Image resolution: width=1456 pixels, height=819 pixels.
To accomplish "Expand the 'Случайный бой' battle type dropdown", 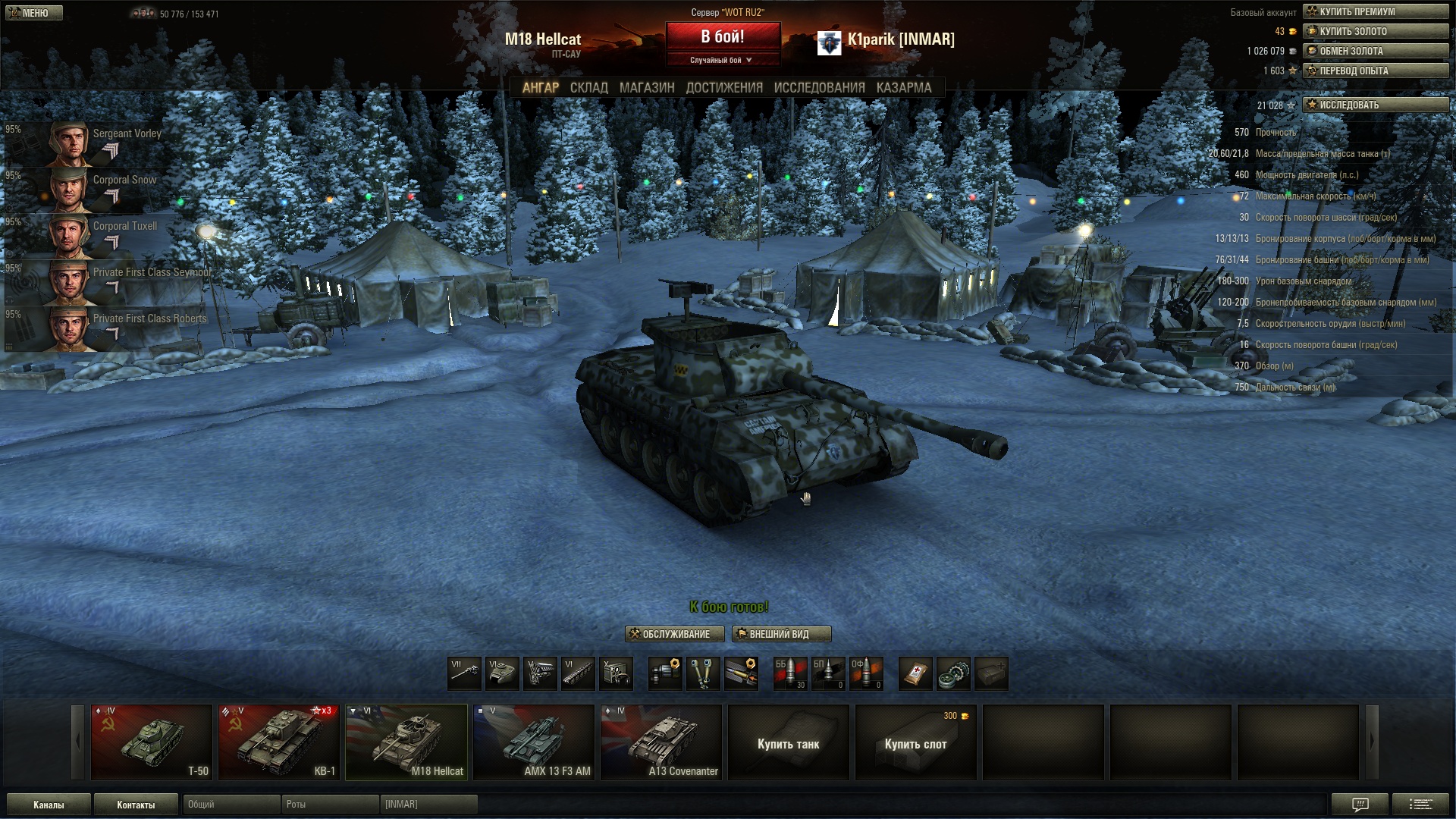I will click(x=722, y=60).
